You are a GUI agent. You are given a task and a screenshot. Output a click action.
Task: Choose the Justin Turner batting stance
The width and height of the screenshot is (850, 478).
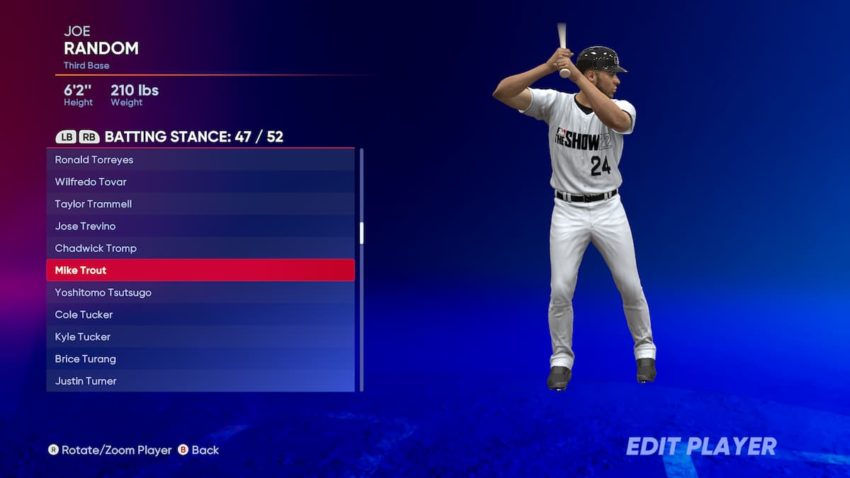click(200, 381)
